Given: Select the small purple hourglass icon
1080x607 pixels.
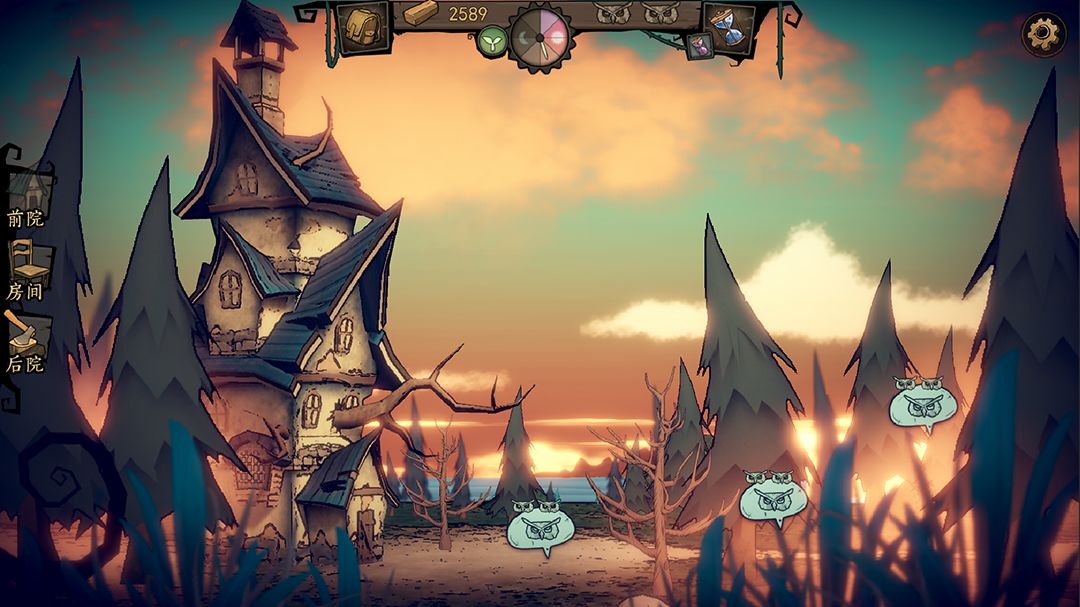Looking at the screenshot, I should pyautogui.click(x=699, y=45).
